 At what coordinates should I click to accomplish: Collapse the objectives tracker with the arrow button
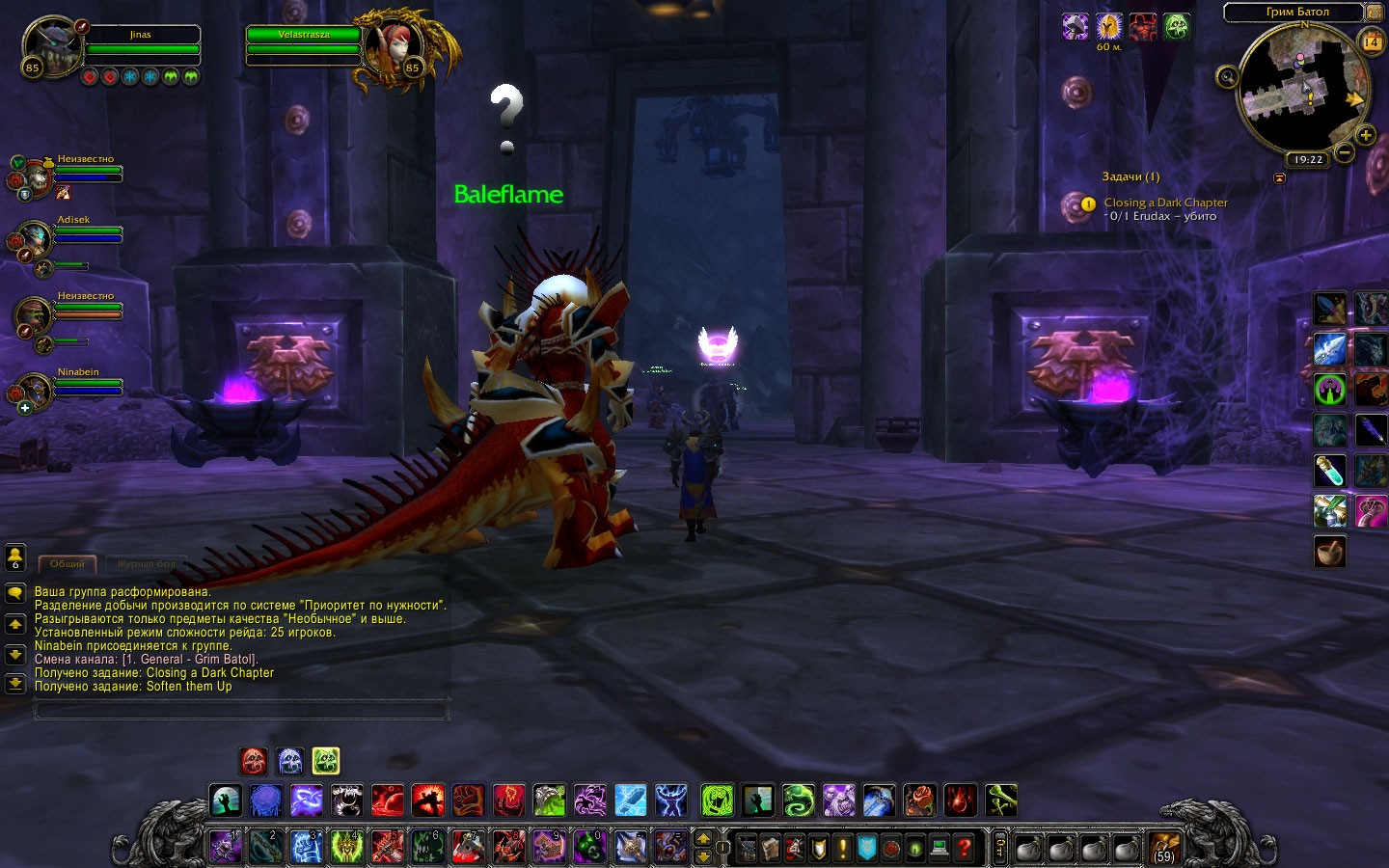pos(1279,177)
